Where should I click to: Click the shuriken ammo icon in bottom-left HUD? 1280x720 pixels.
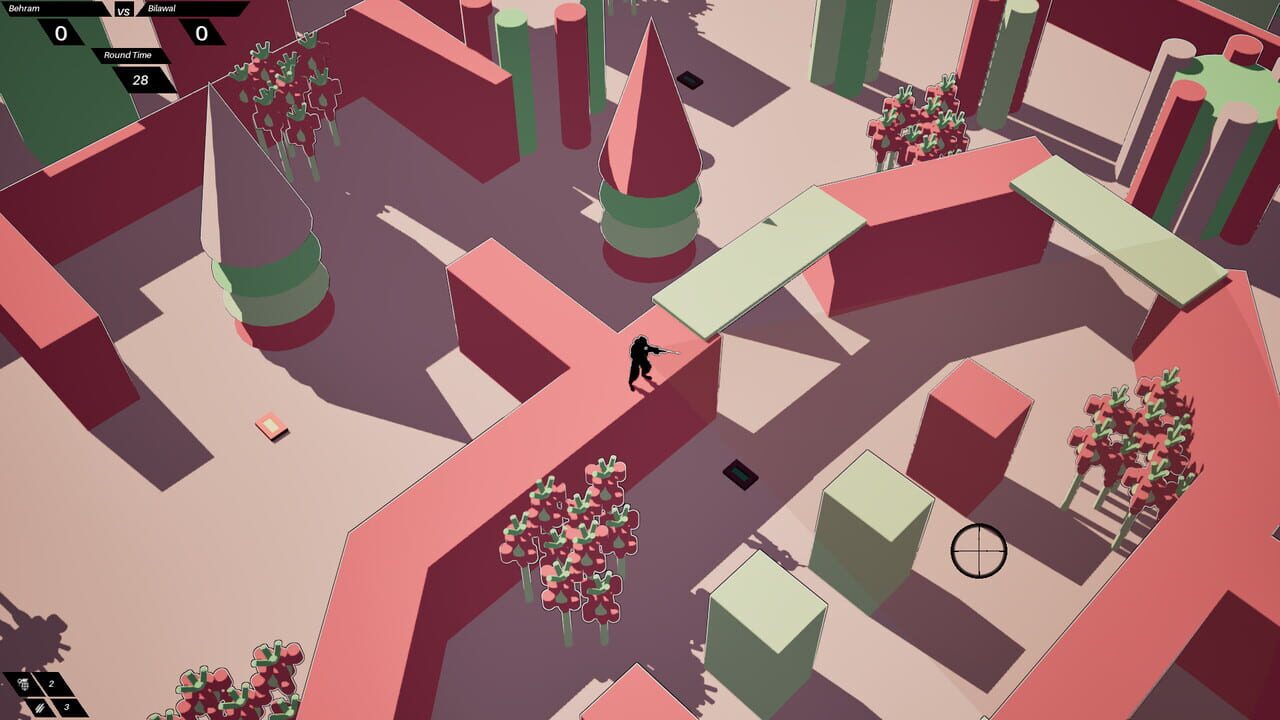(x=40, y=710)
